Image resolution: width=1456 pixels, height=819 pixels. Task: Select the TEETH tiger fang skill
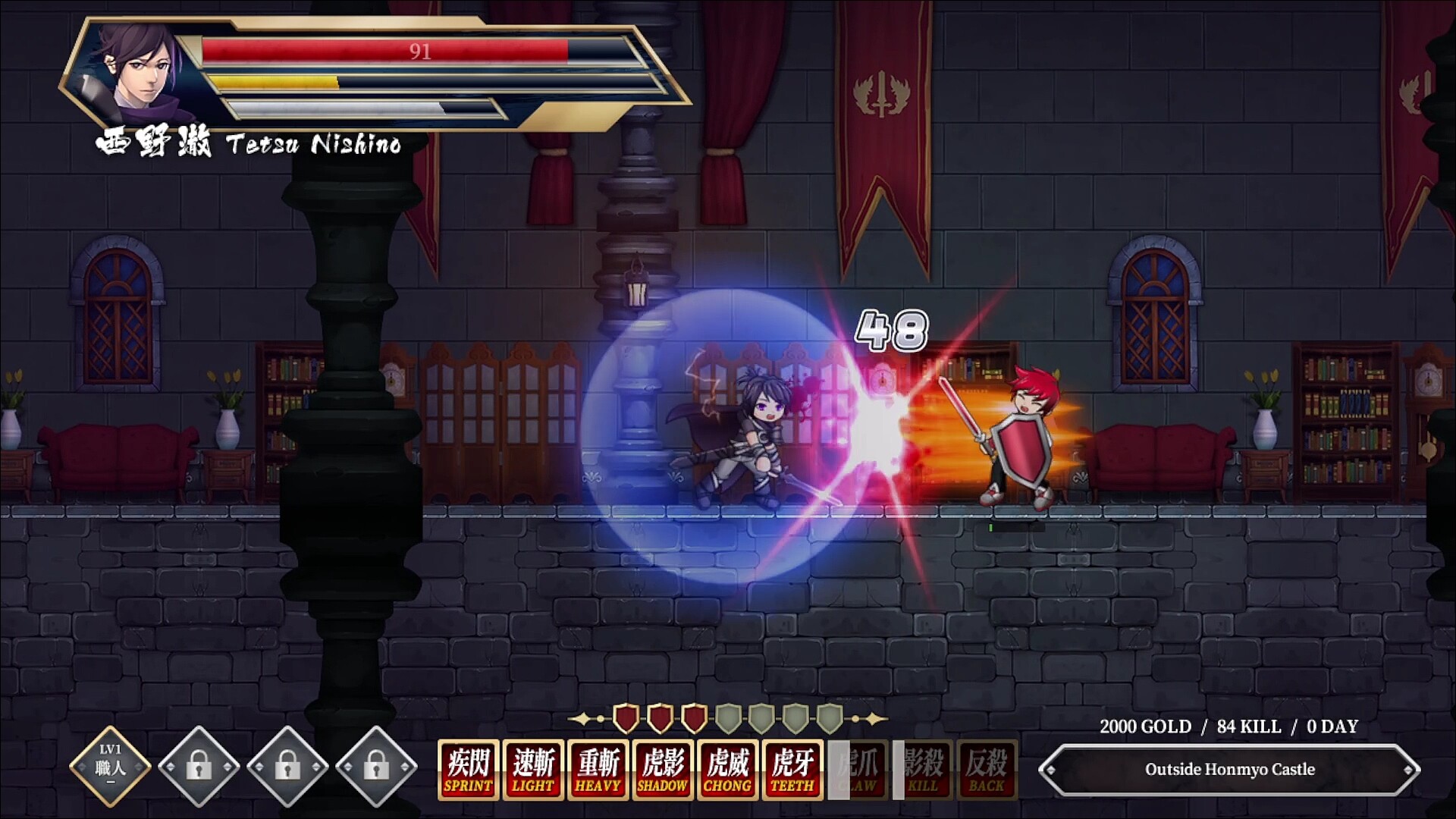(792, 769)
